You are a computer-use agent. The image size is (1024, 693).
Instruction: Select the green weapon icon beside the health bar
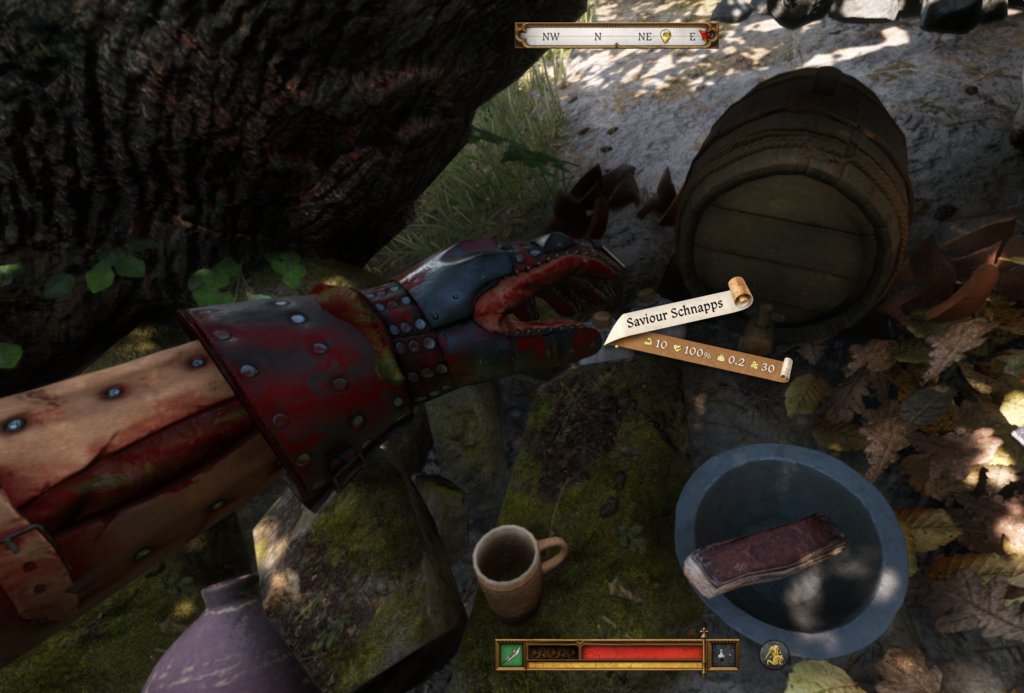[511, 654]
